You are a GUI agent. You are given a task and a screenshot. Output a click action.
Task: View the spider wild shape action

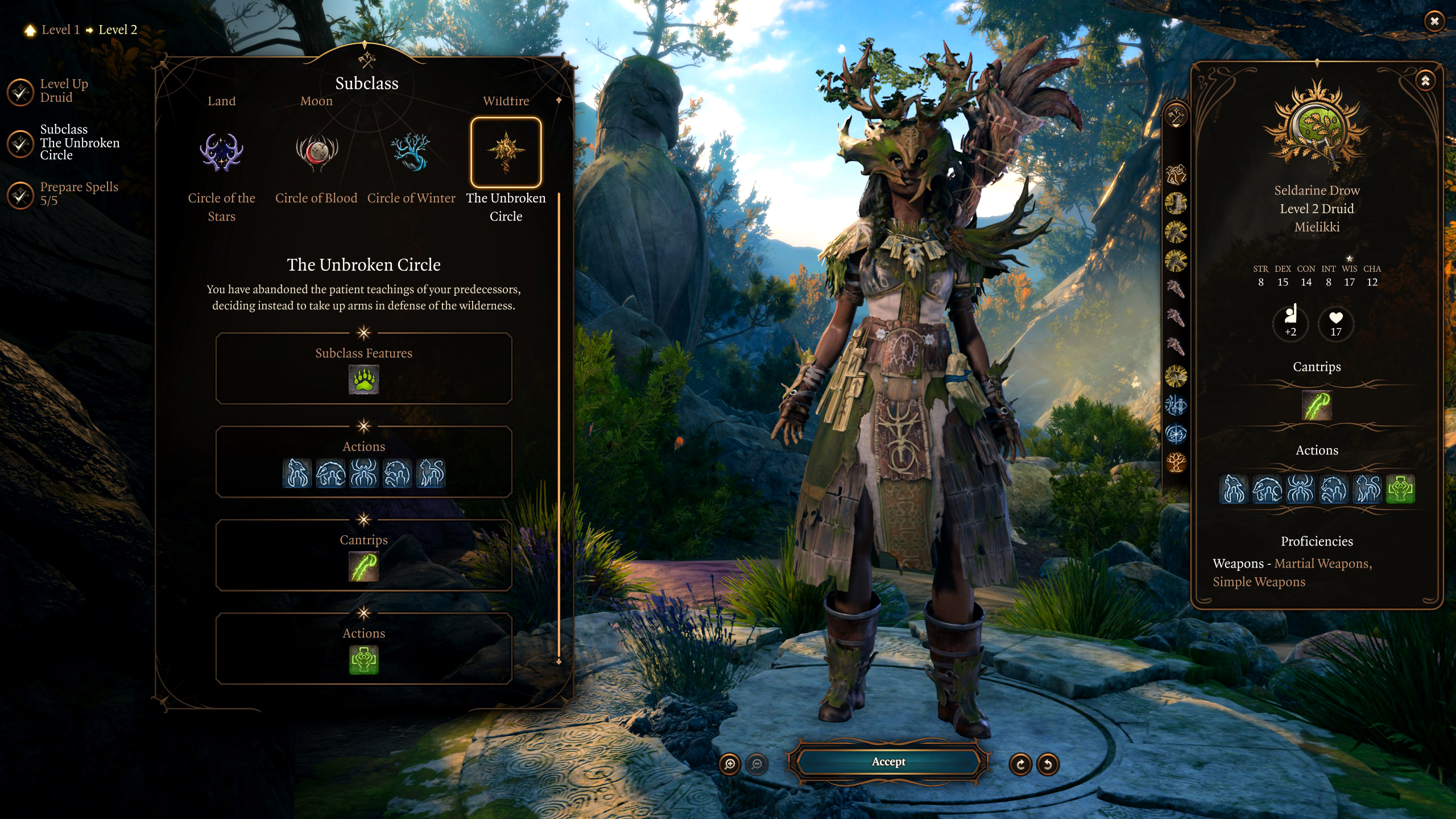click(x=363, y=473)
